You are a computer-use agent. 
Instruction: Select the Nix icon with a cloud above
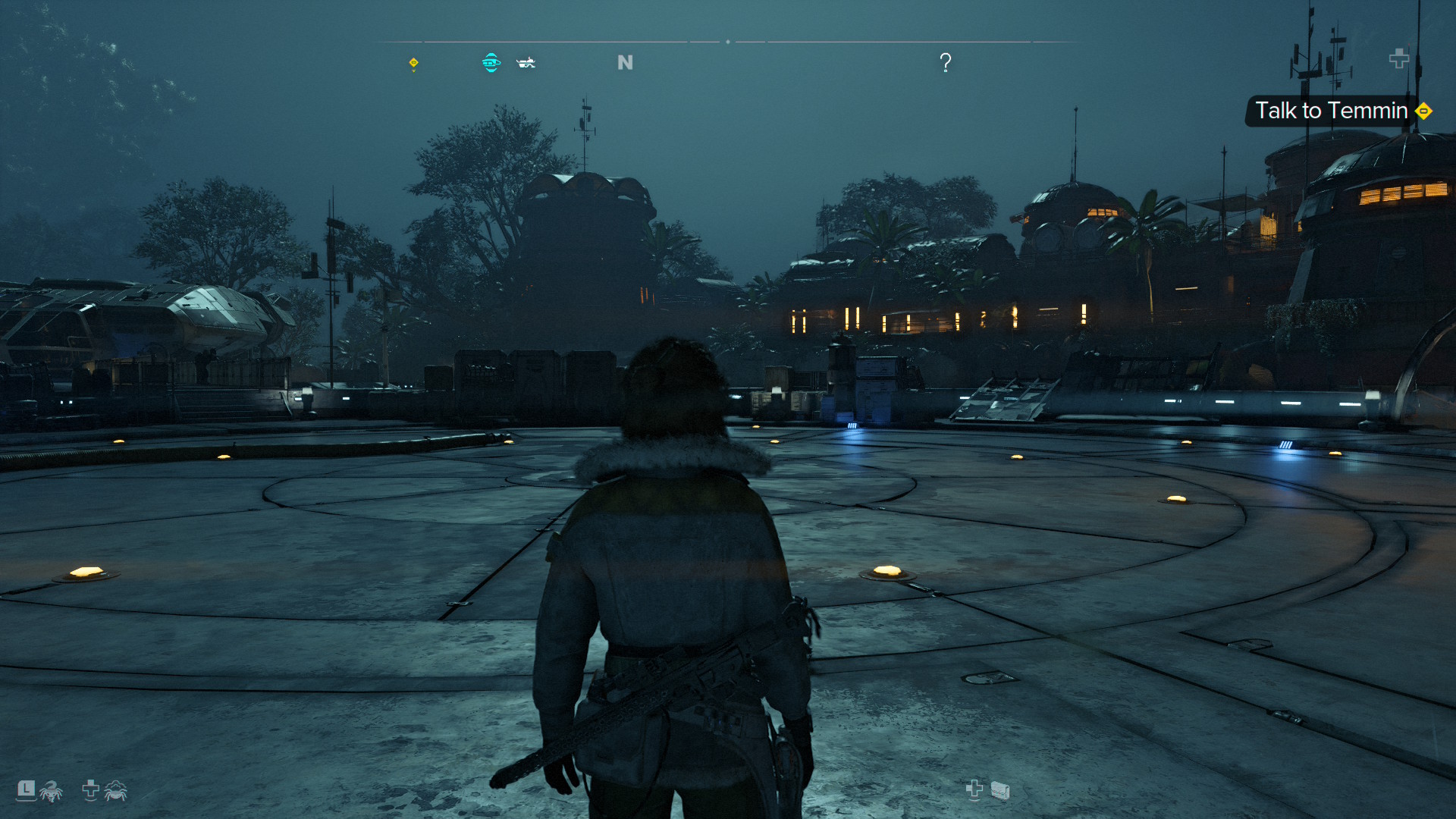[115, 791]
